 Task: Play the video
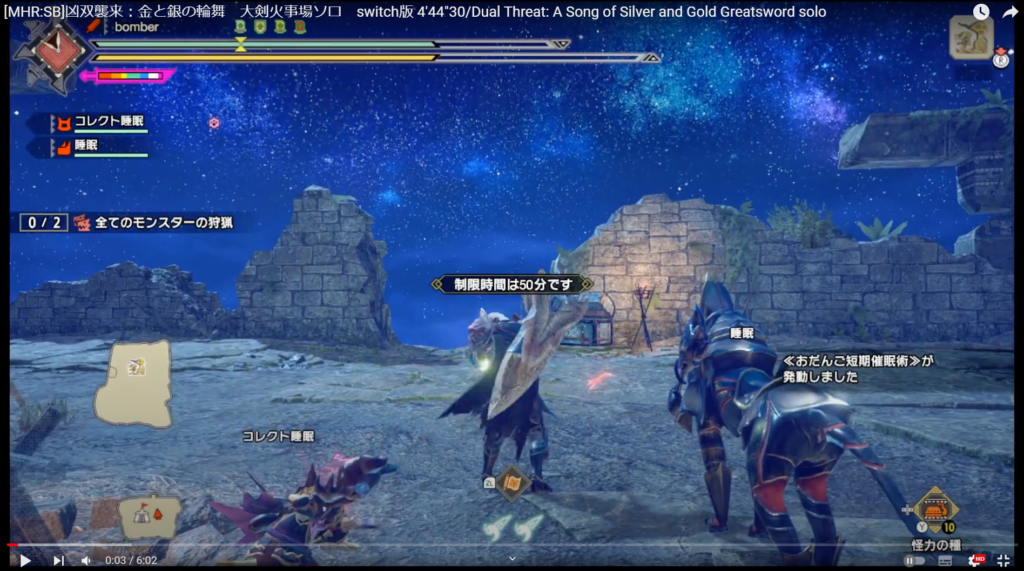click(26, 560)
